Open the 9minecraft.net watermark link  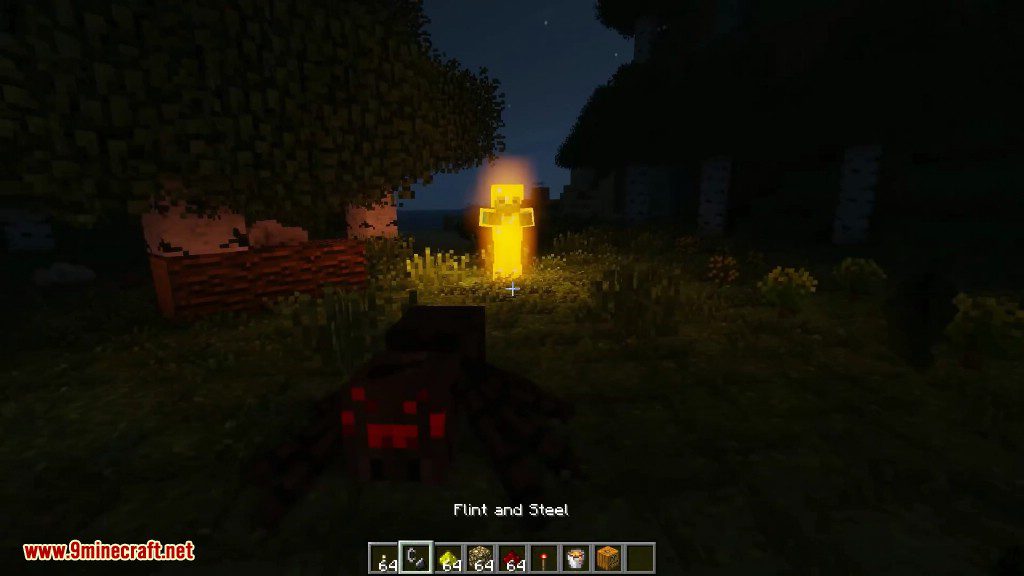click(x=108, y=551)
